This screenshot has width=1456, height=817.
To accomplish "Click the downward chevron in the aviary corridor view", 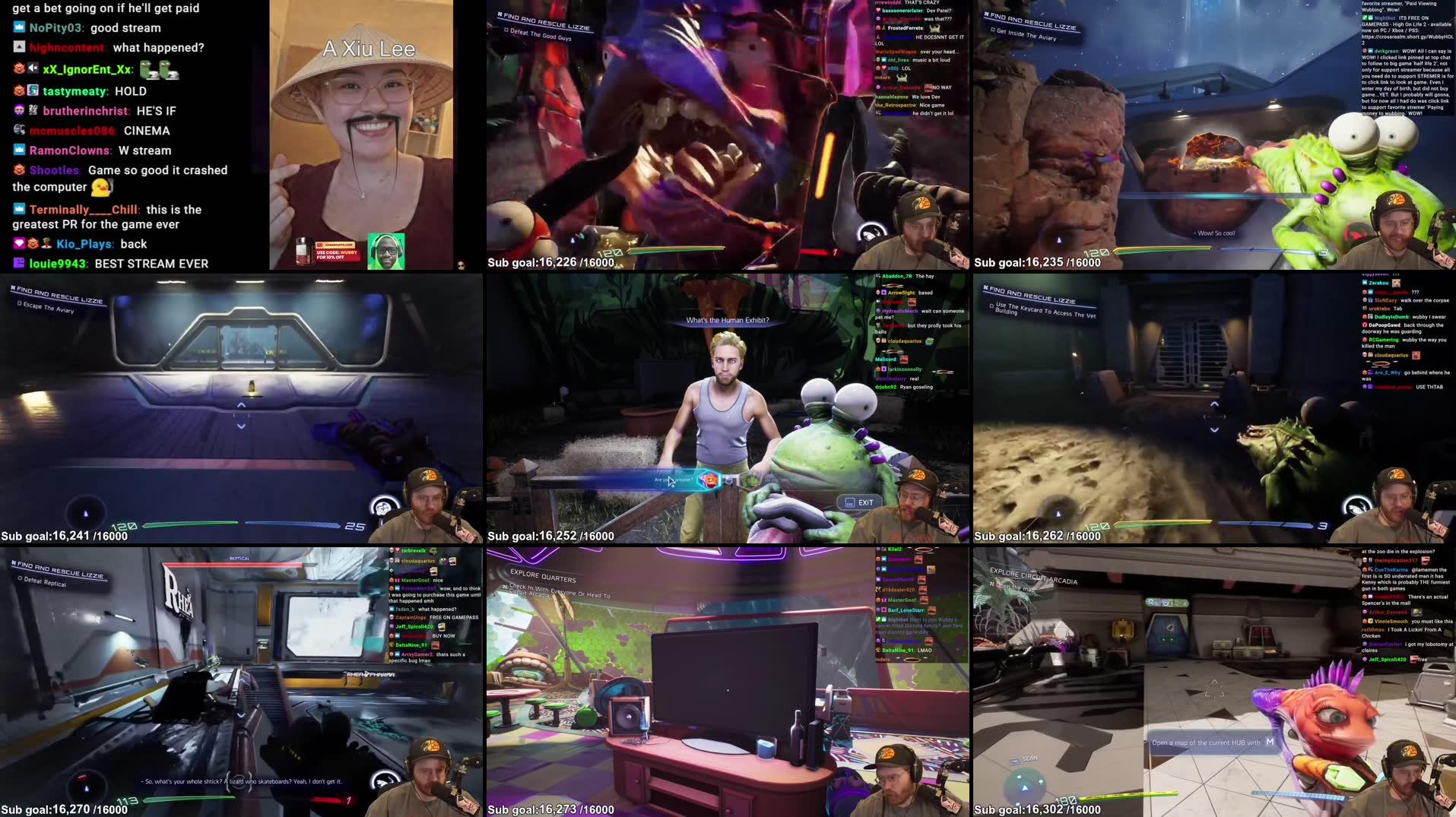I will (240, 426).
